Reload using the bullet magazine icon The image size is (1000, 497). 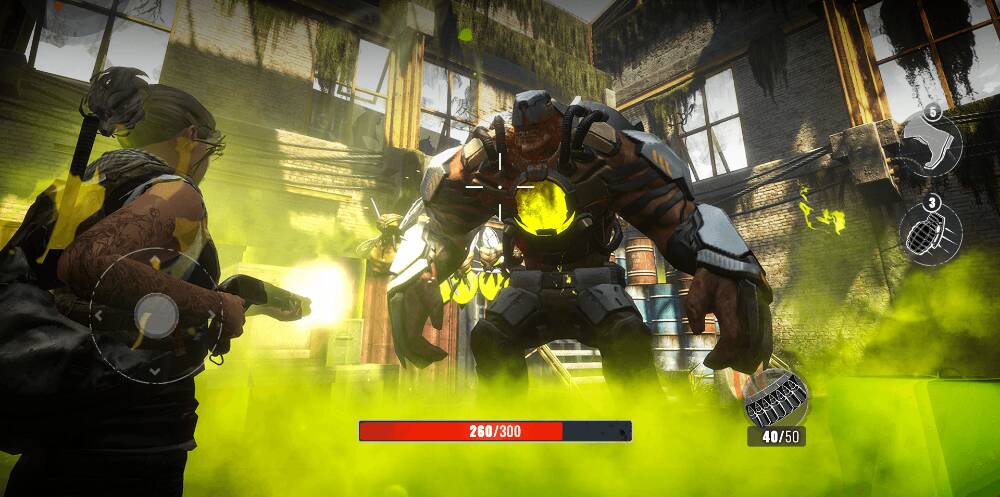[x=775, y=397]
